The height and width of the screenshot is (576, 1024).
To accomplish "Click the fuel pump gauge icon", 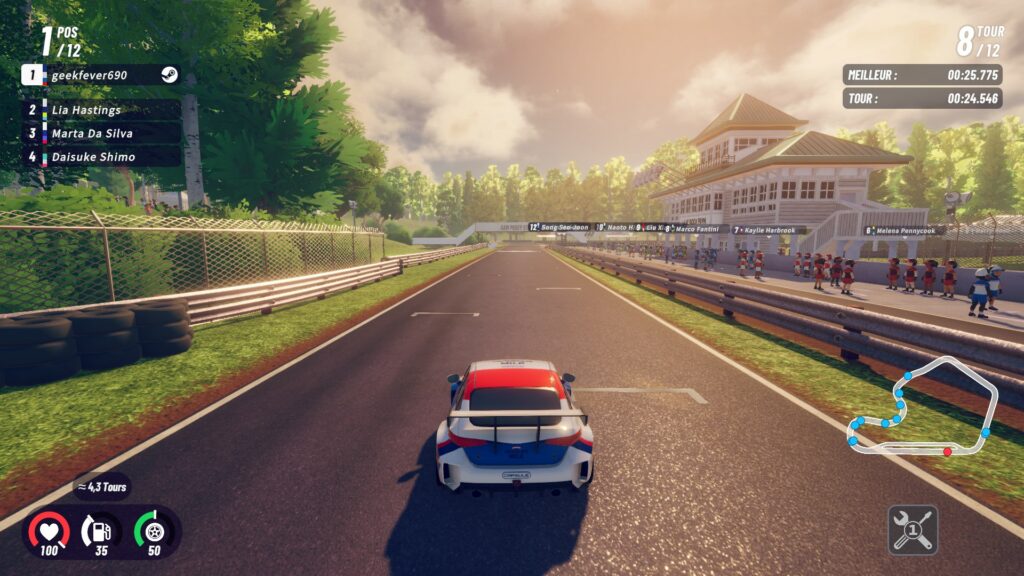I will tap(100, 530).
